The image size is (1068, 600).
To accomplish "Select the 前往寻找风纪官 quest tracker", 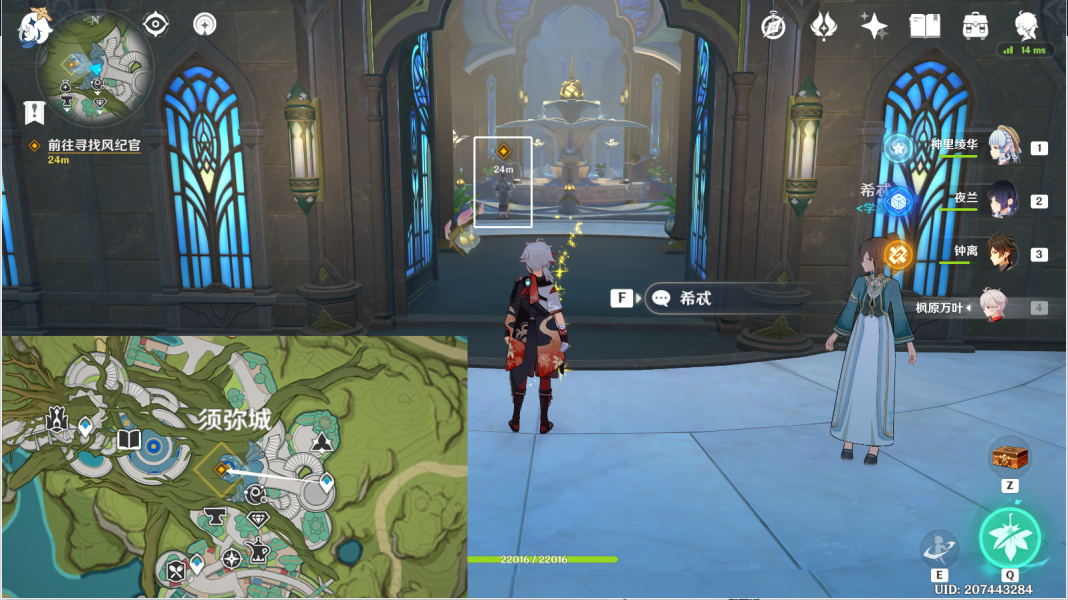I will pos(94,145).
